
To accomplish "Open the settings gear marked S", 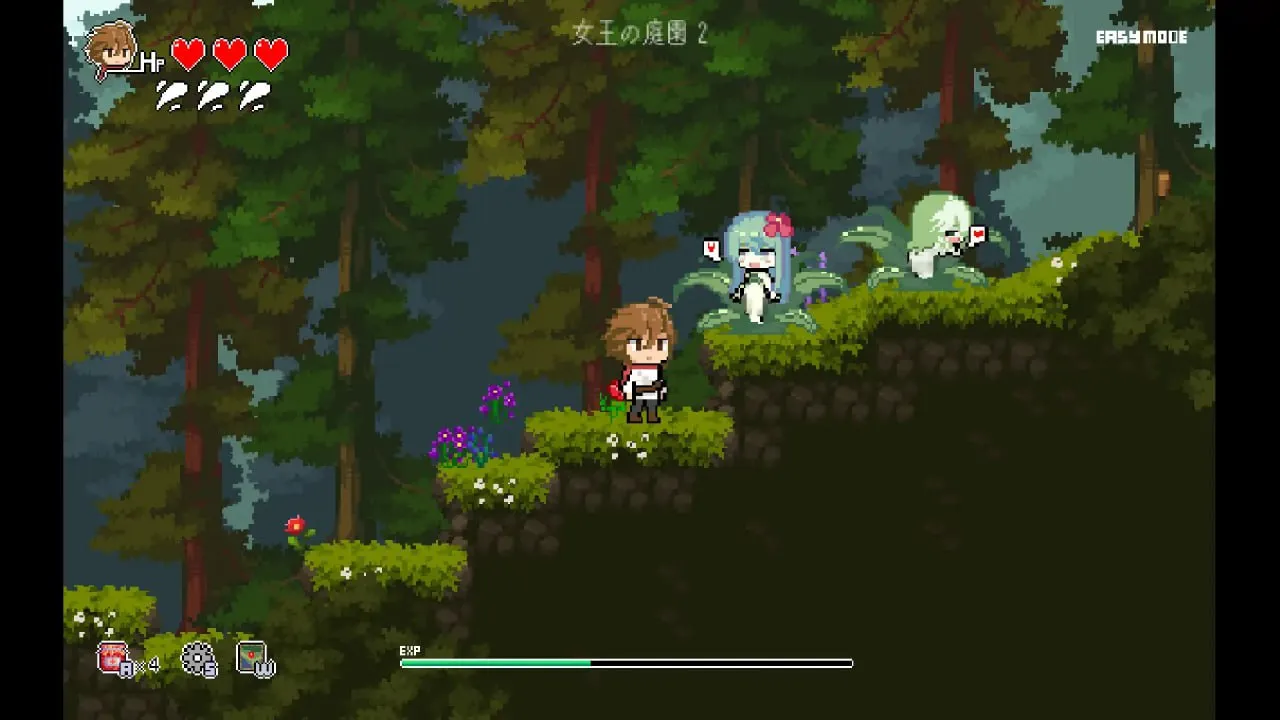I will click(199, 657).
